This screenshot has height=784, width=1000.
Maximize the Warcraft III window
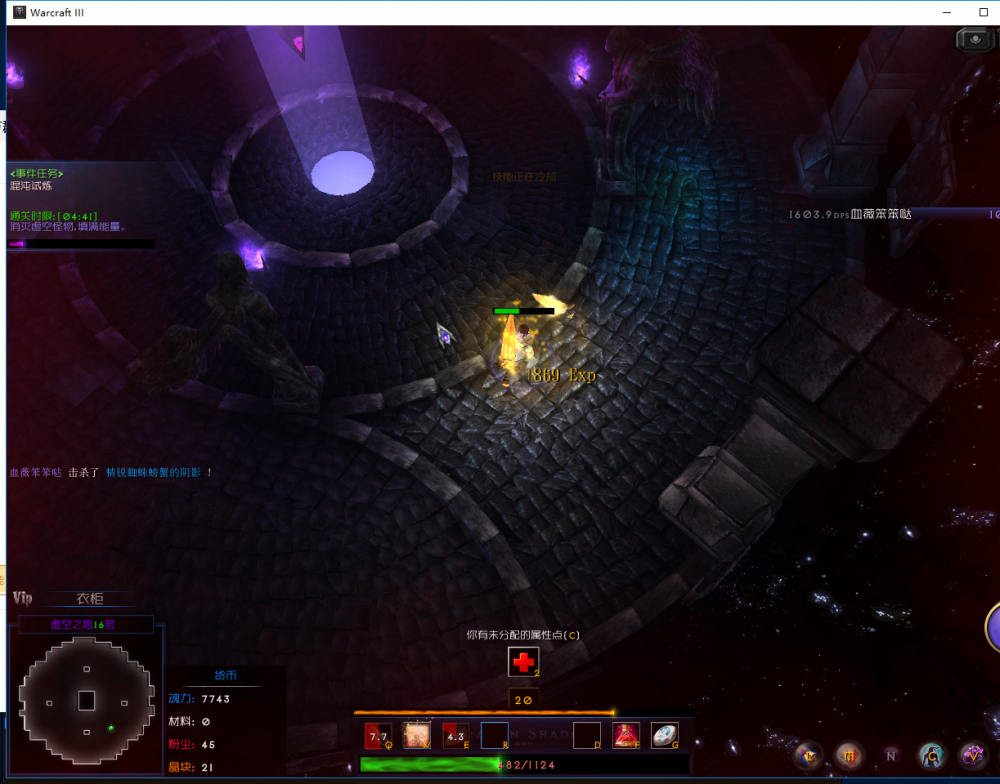(x=984, y=12)
